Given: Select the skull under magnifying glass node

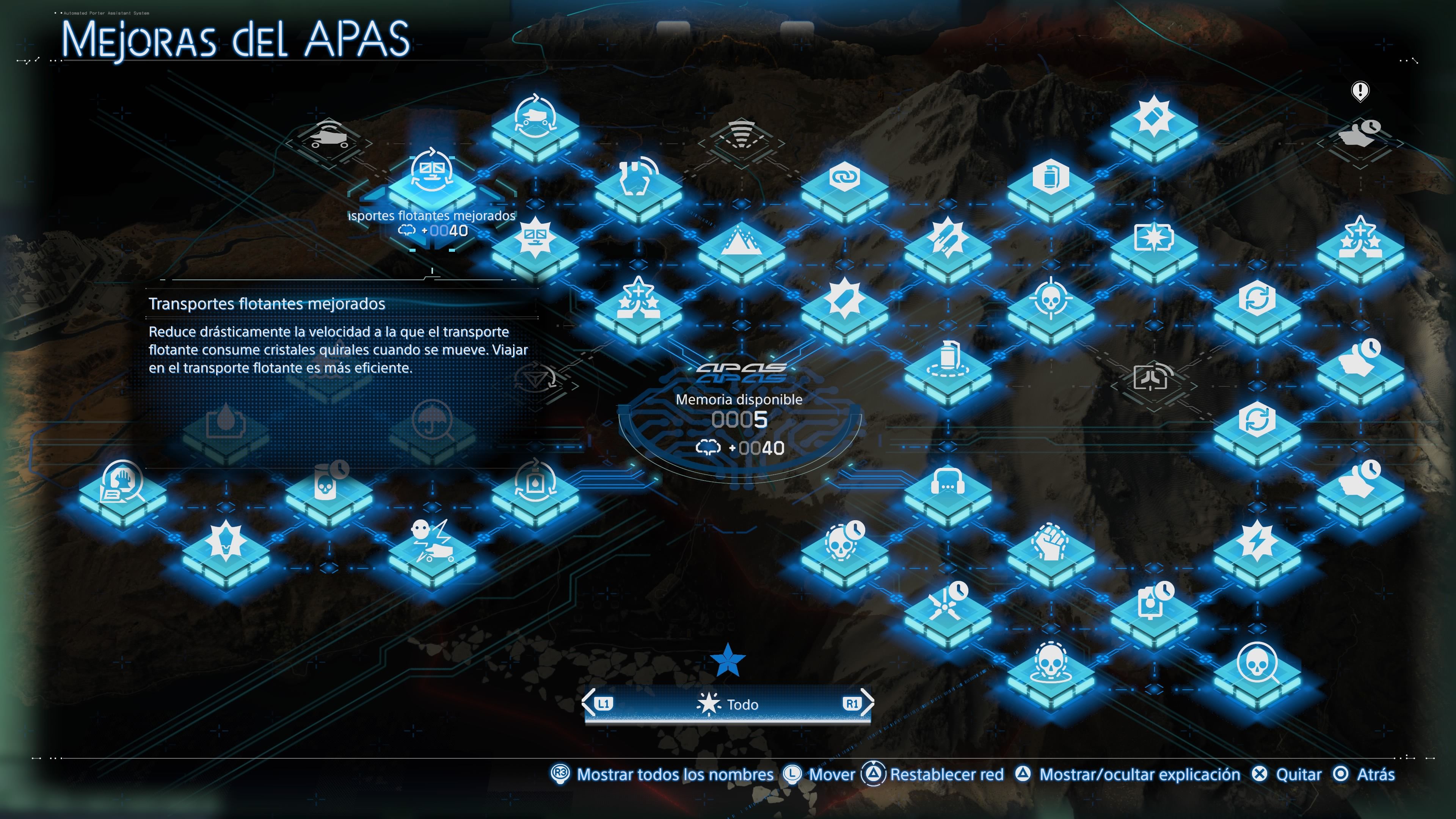Looking at the screenshot, I should tap(1257, 670).
